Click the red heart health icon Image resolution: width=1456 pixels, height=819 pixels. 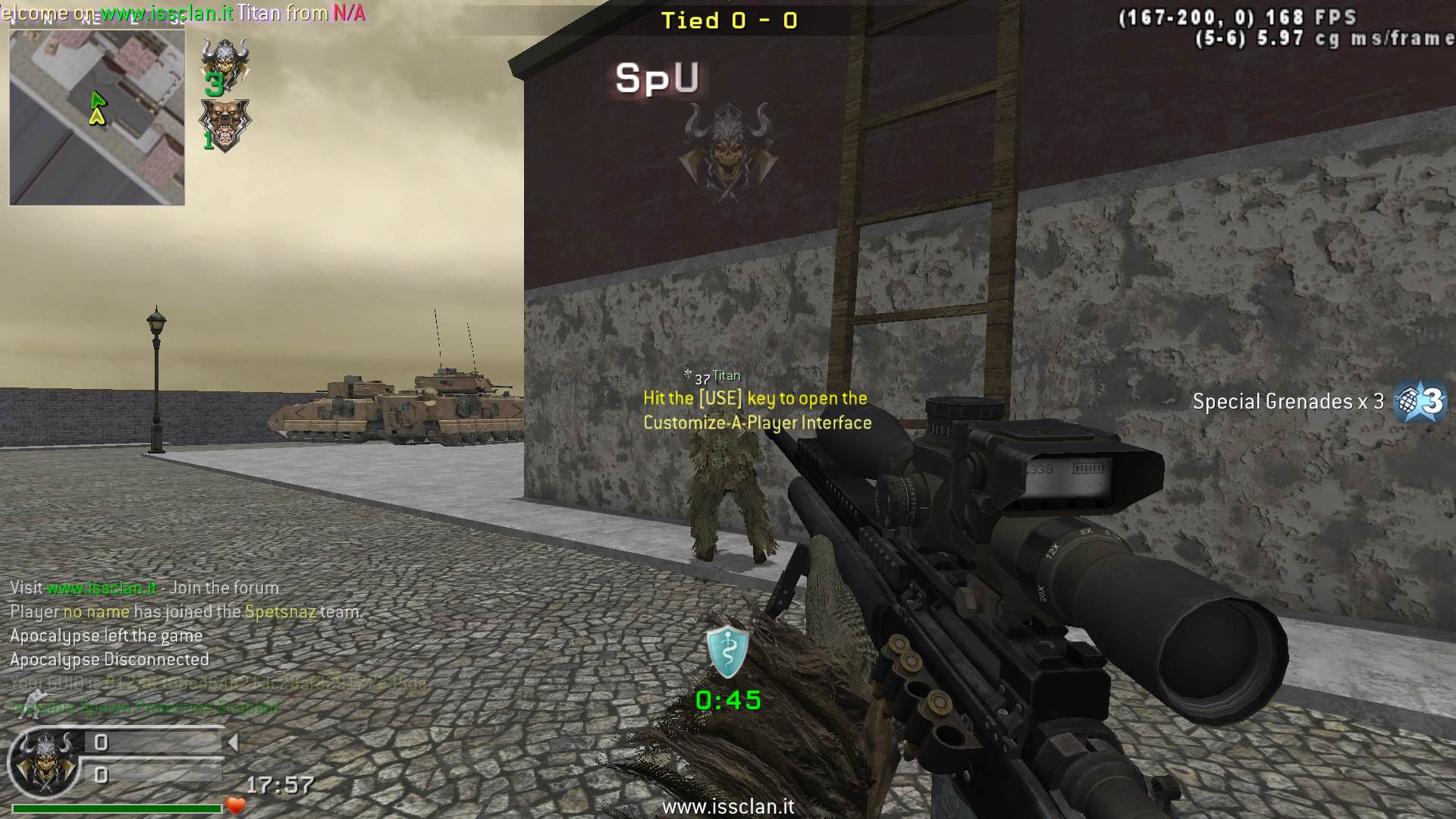(x=235, y=805)
